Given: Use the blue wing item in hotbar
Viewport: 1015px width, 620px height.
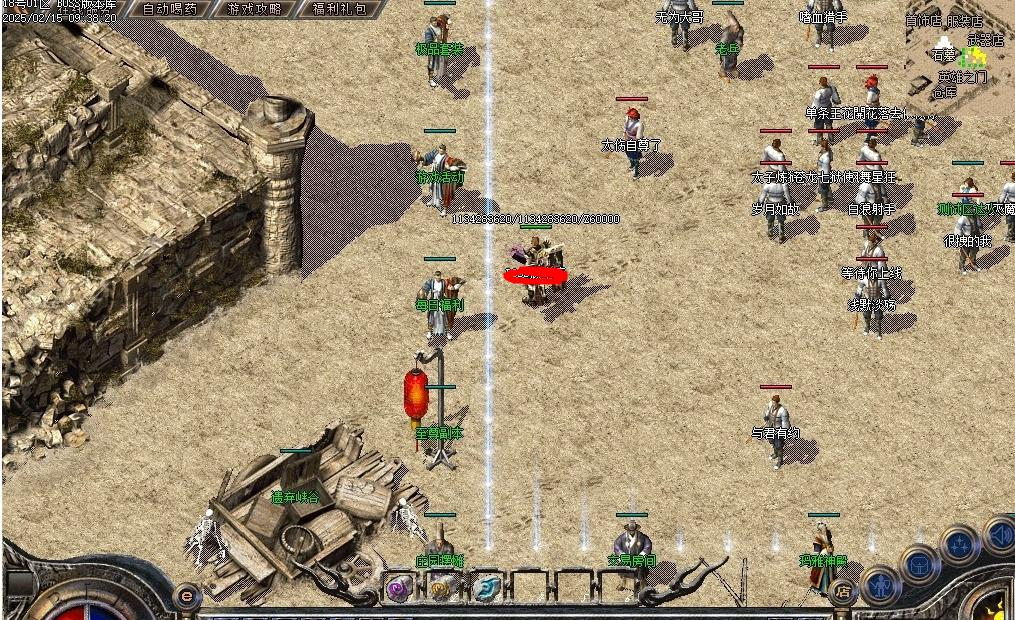Looking at the screenshot, I should (486, 589).
